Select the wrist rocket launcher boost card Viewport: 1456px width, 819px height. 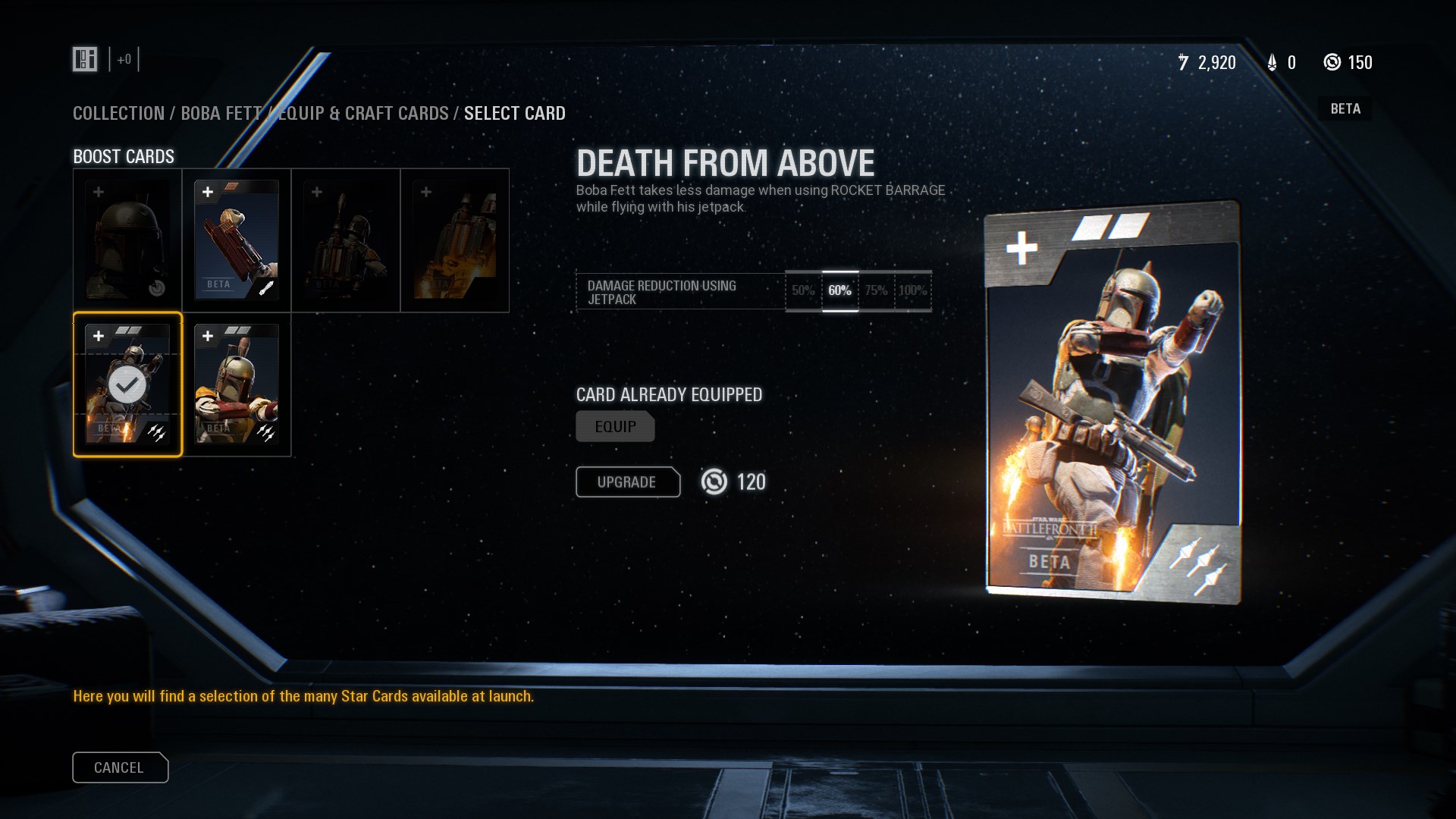click(237, 240)
